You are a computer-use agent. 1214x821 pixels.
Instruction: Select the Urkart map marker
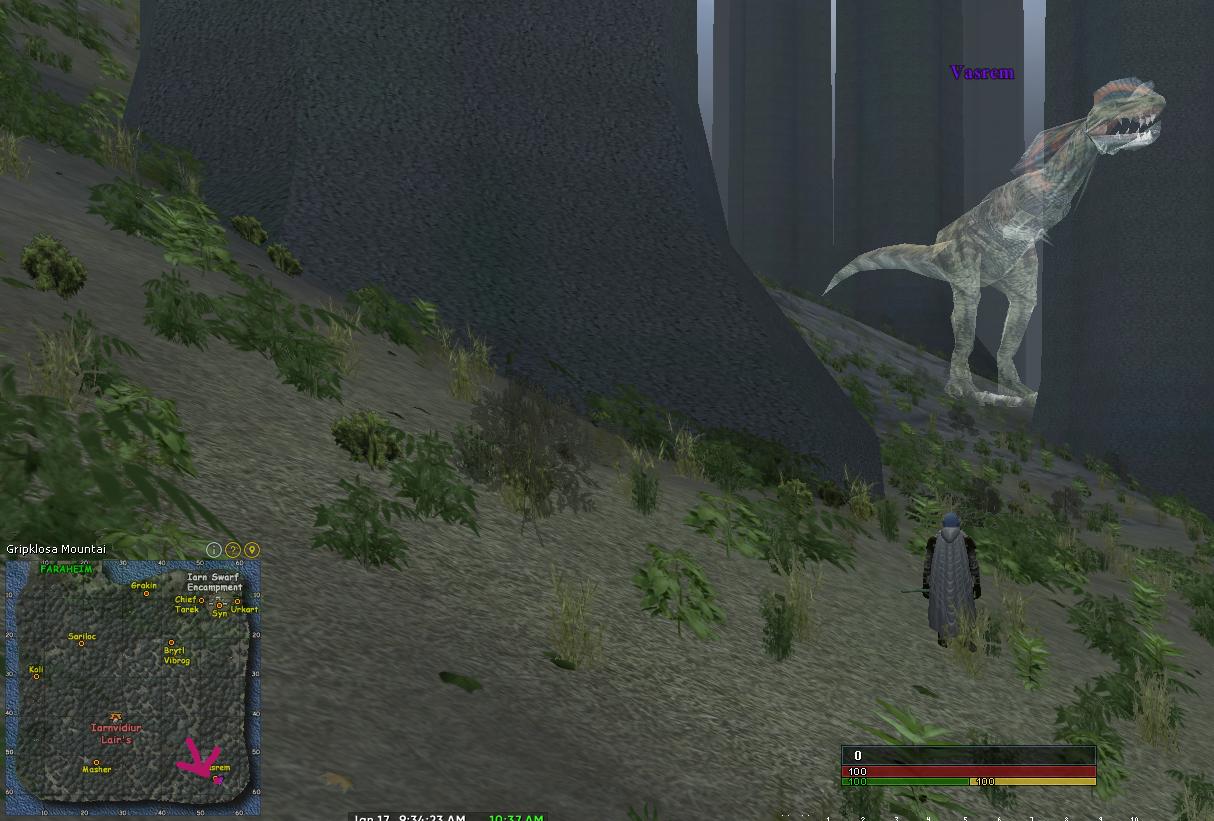coord(237,602)
